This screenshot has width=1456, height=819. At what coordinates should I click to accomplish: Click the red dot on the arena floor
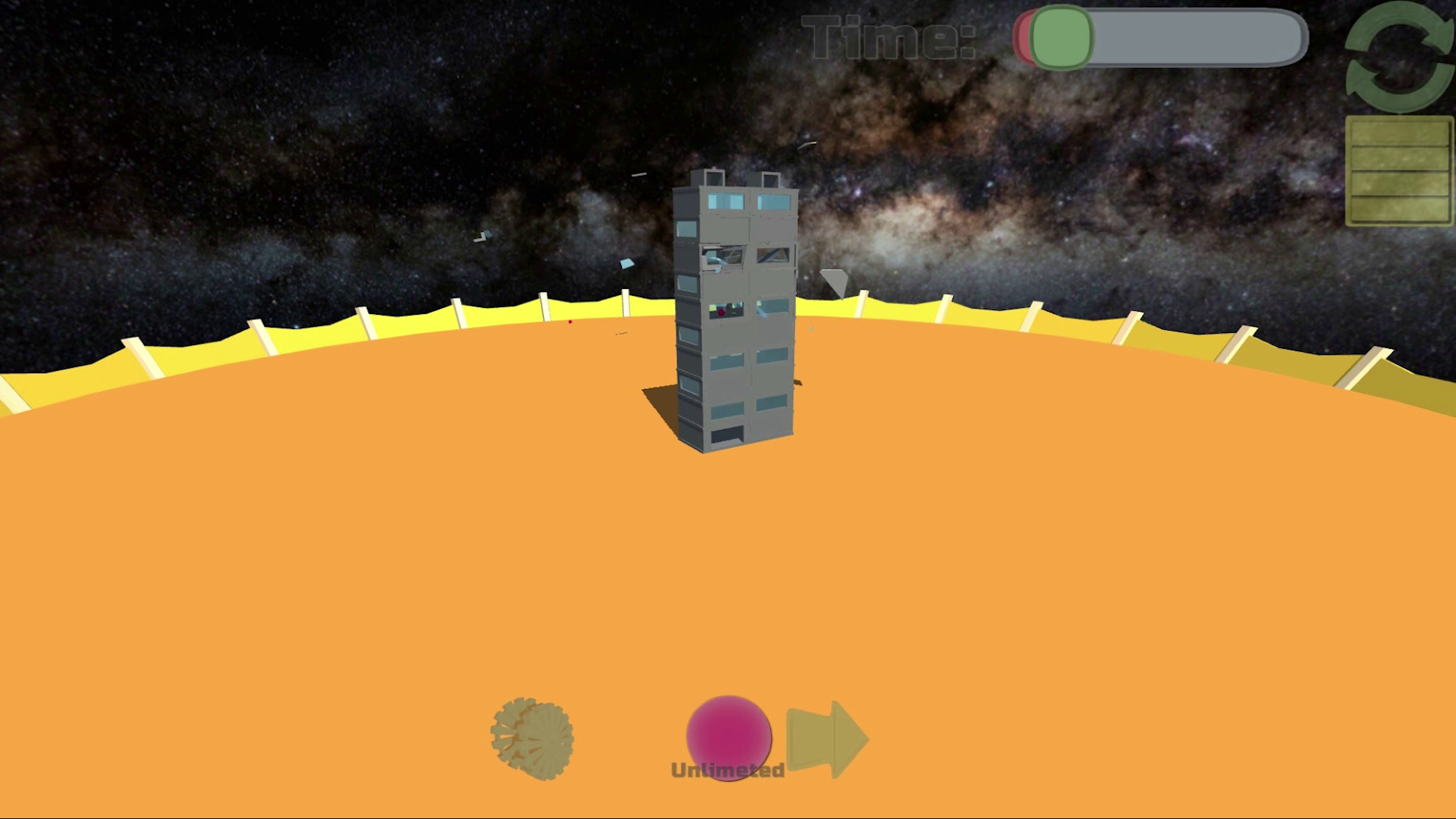tap(570, 322)
